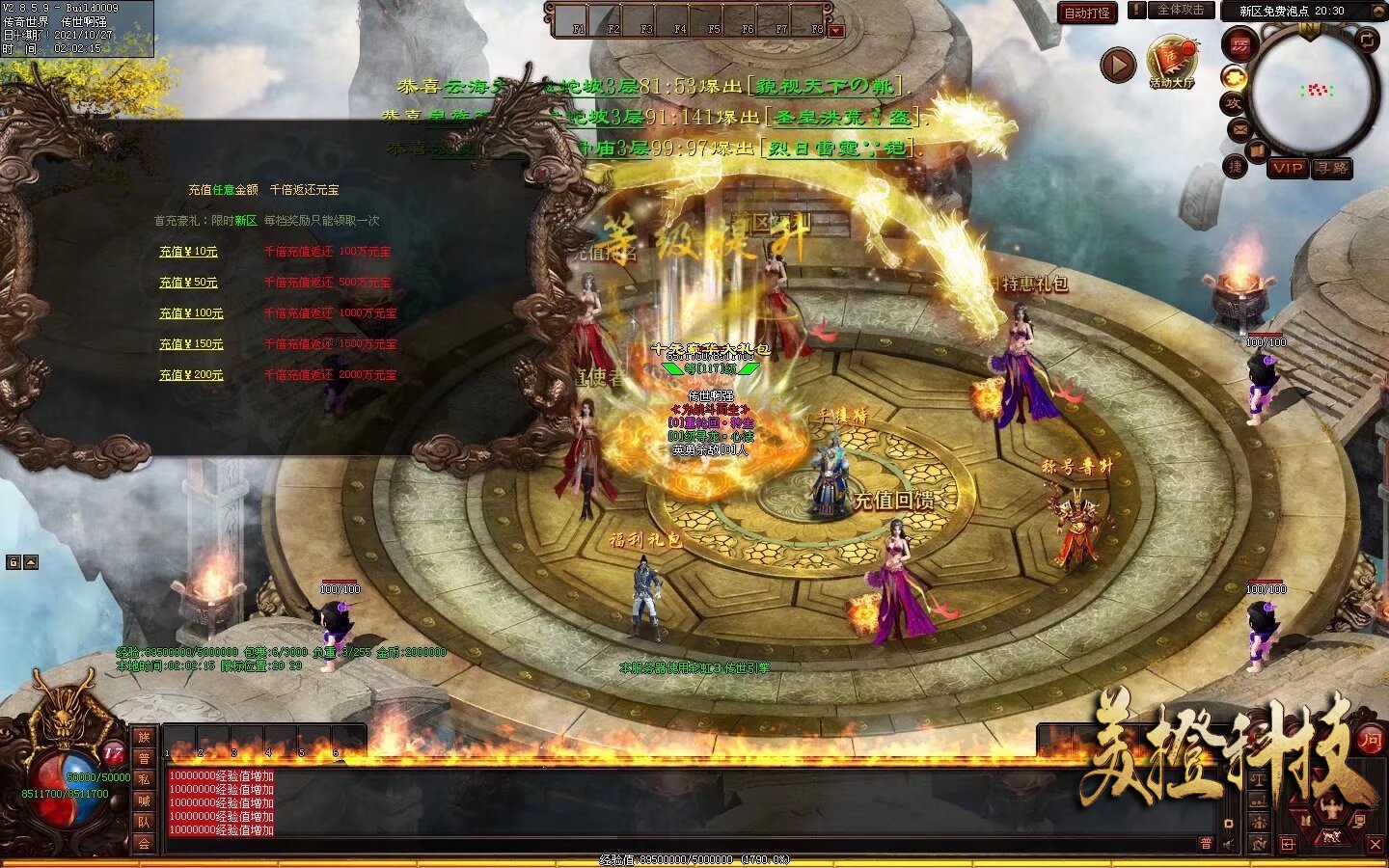Screen dimensions: 1389x868
Task: Select the 充值¥100元 recharge link
Action: click(191, 313)
